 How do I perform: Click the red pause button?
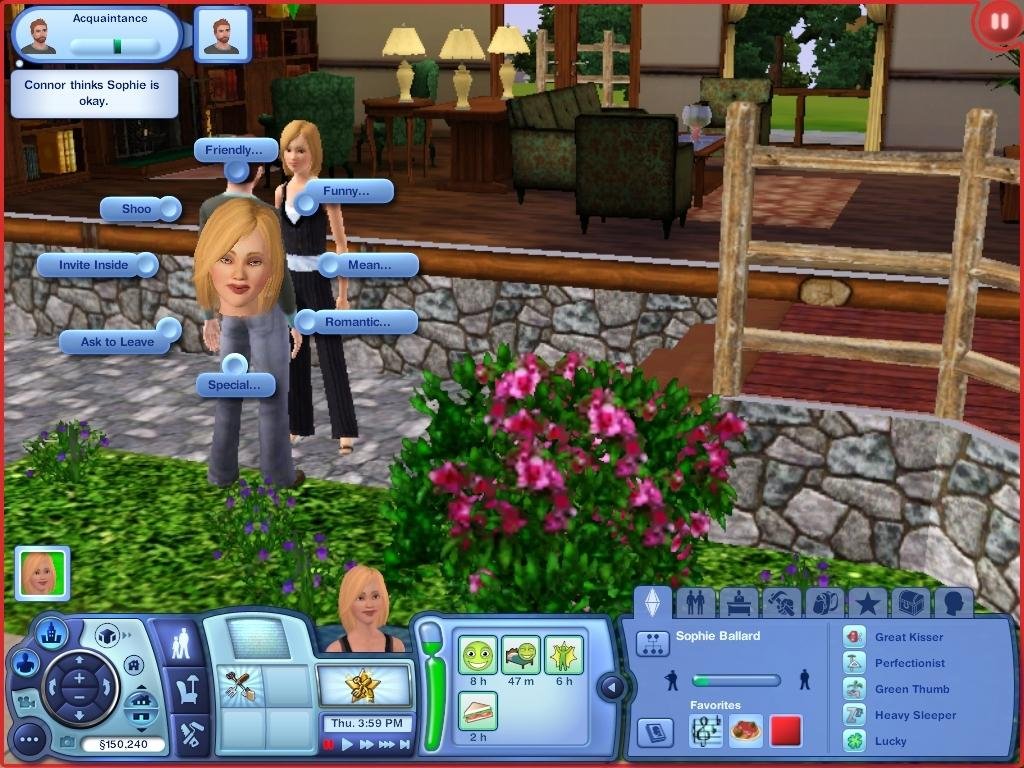(996, 22)
